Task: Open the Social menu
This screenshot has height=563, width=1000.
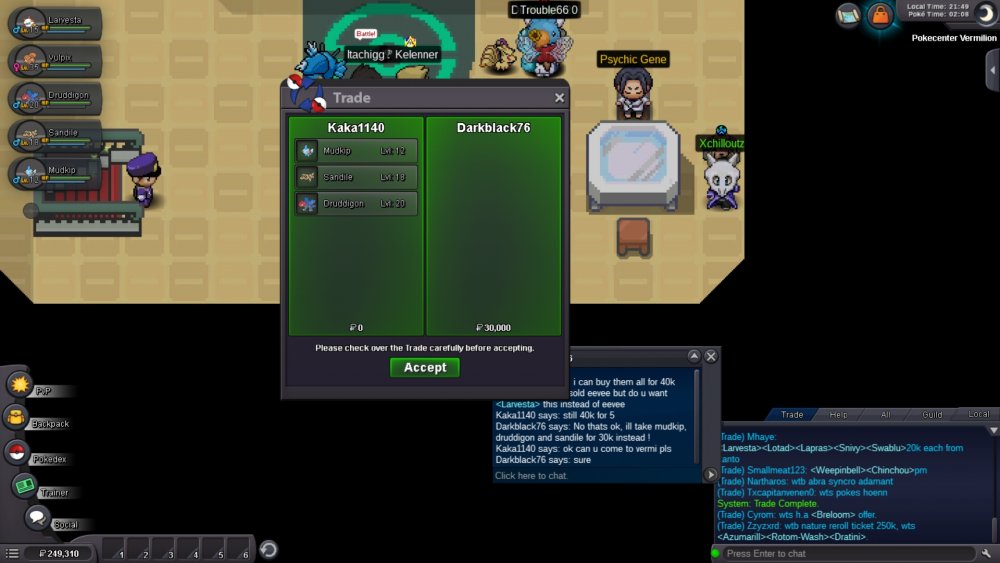Action: tap(38, 518)
